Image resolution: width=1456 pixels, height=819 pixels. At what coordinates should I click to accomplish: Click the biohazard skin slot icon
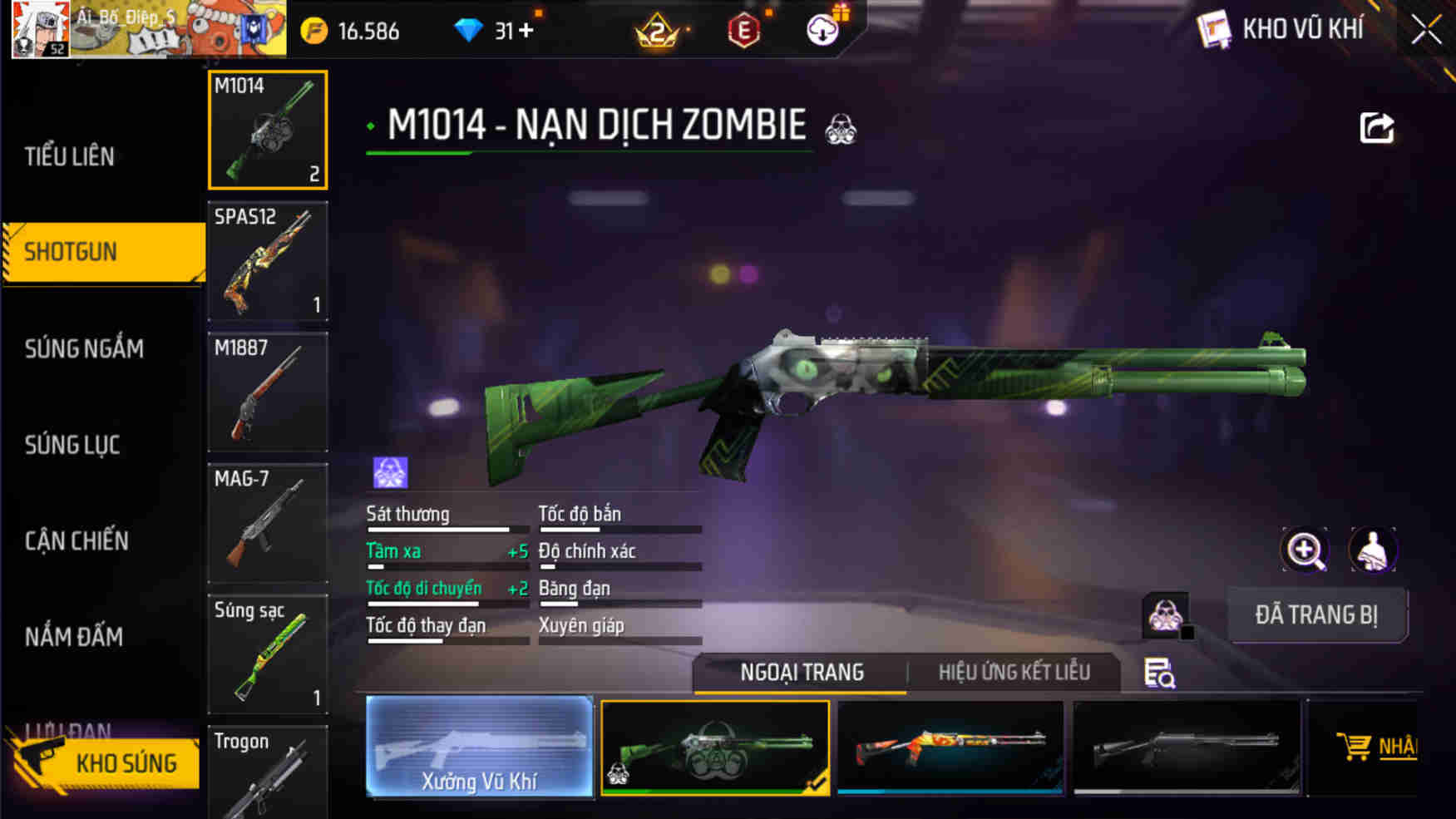1167,615
